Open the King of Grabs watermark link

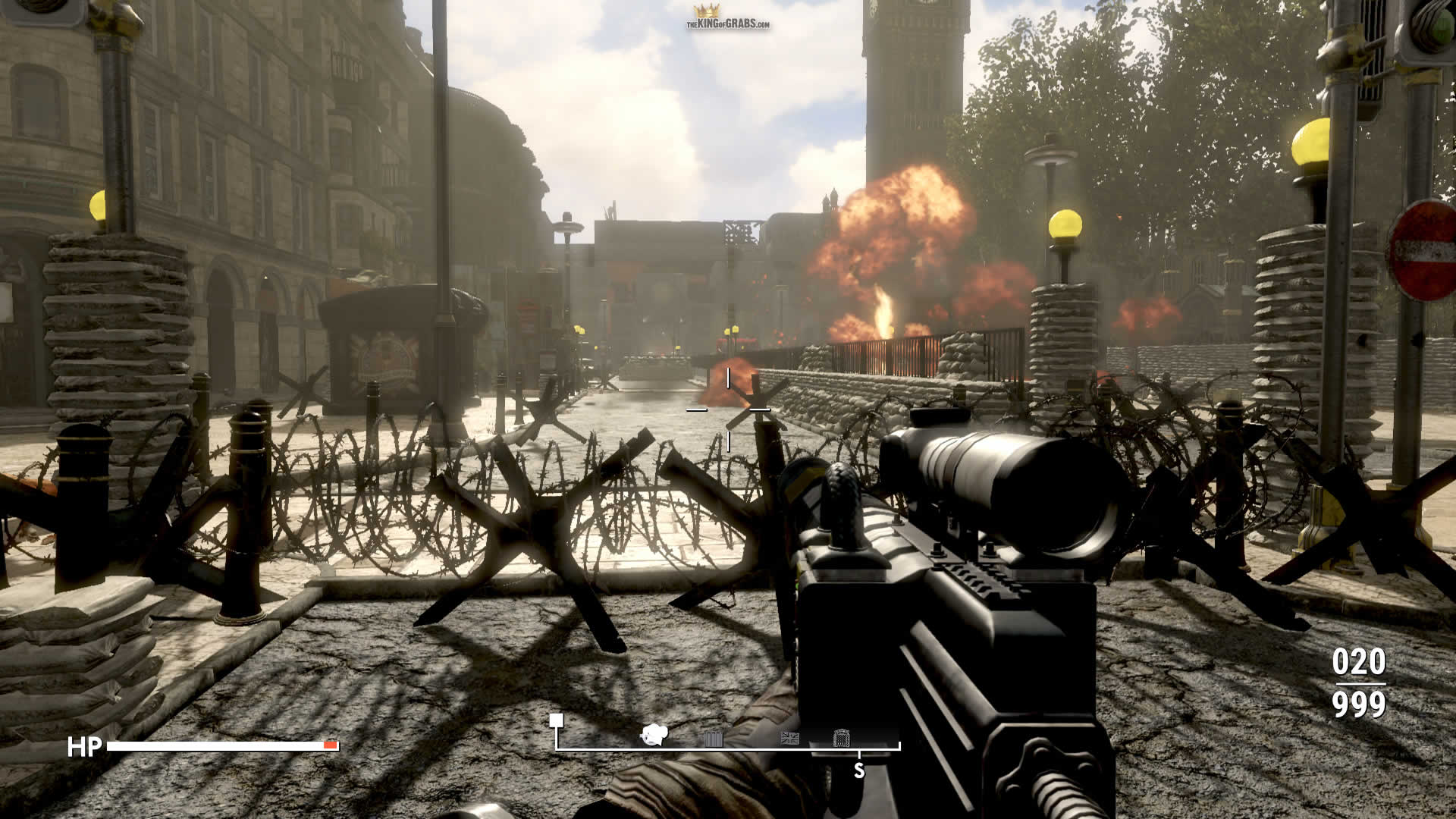pyautogui.click(x=727, y=18)
